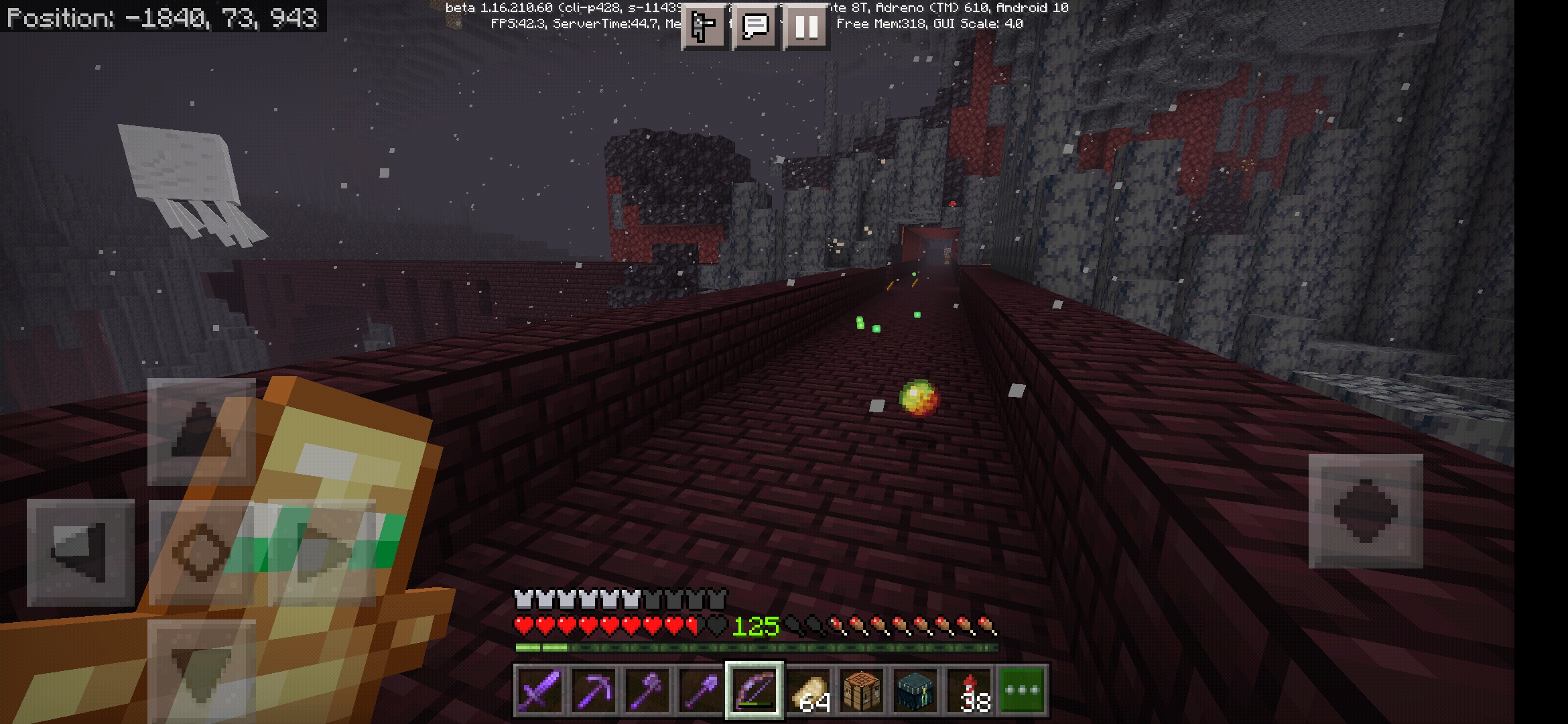The image size is (1568, 724).
Task: Open the emote menu button
Action: [x=704, y=26]
